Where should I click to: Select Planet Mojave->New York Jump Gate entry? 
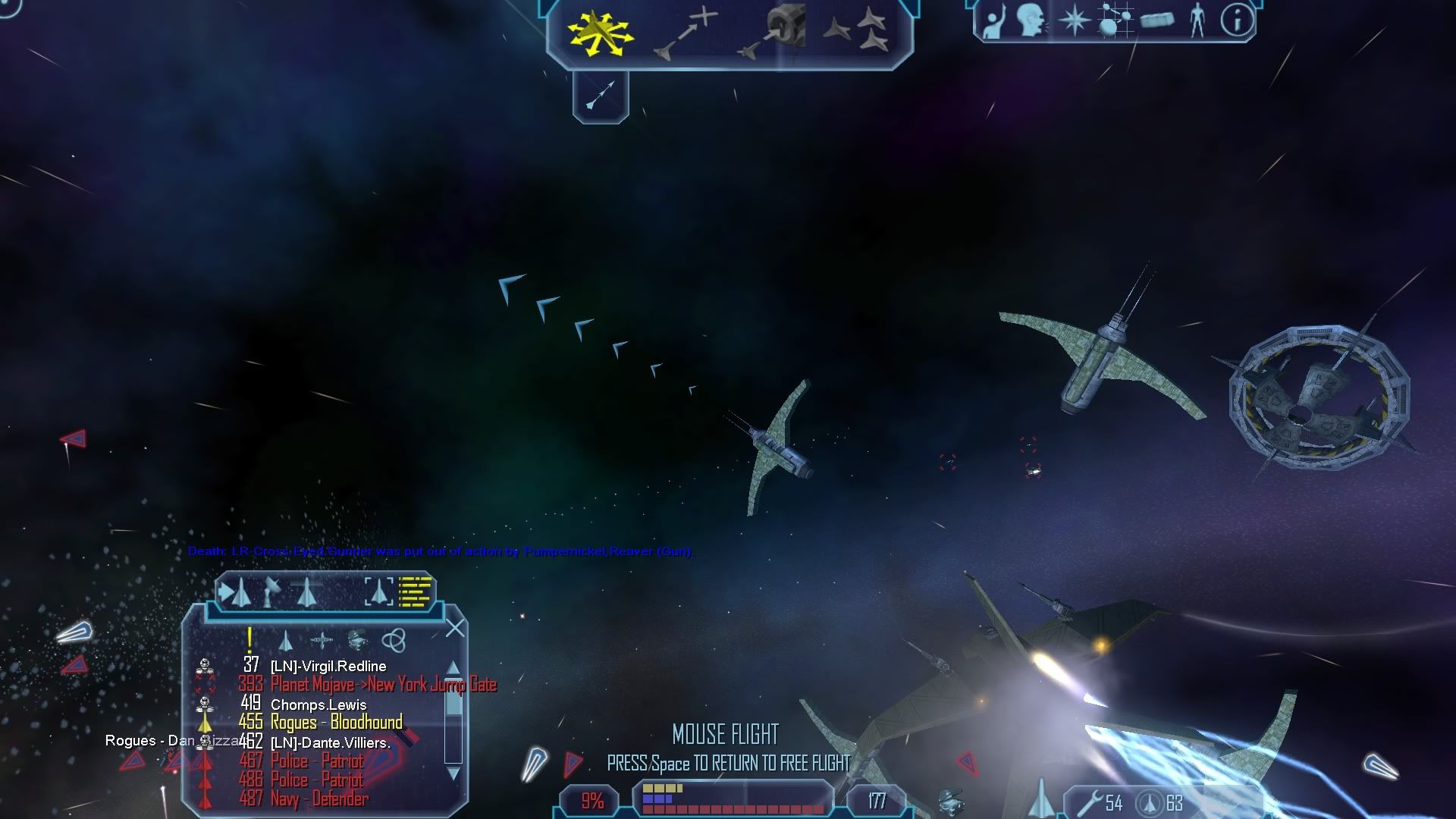click(x=383, y=685)
